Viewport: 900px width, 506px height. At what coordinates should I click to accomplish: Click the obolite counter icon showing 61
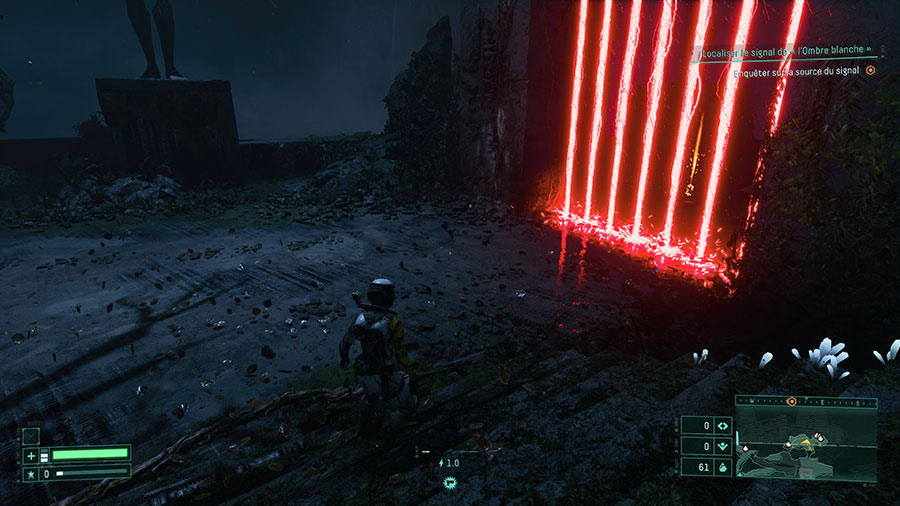point(722,467)
